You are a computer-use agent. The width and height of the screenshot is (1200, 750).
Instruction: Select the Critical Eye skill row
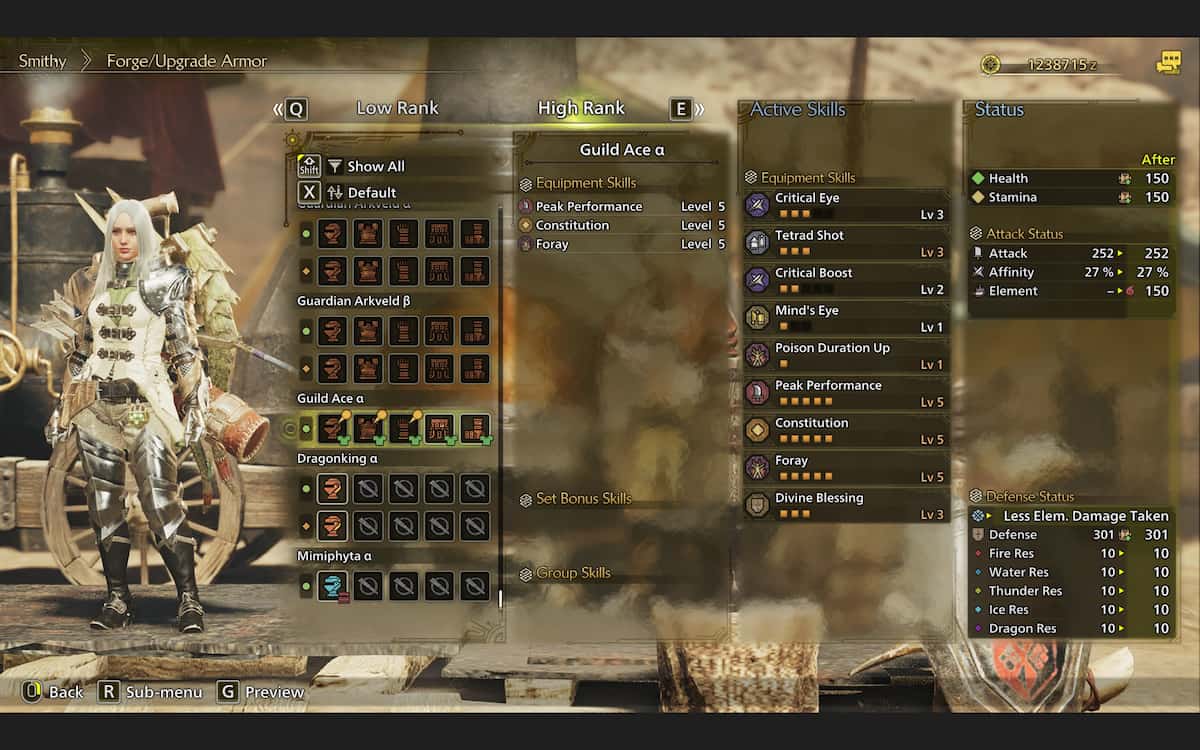coord(846,206)
